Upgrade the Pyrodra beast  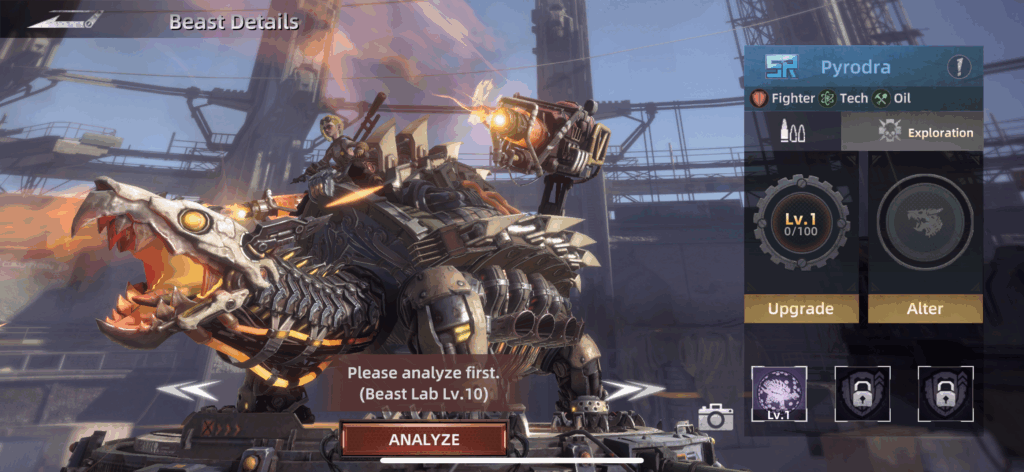(x=799, y=308)
